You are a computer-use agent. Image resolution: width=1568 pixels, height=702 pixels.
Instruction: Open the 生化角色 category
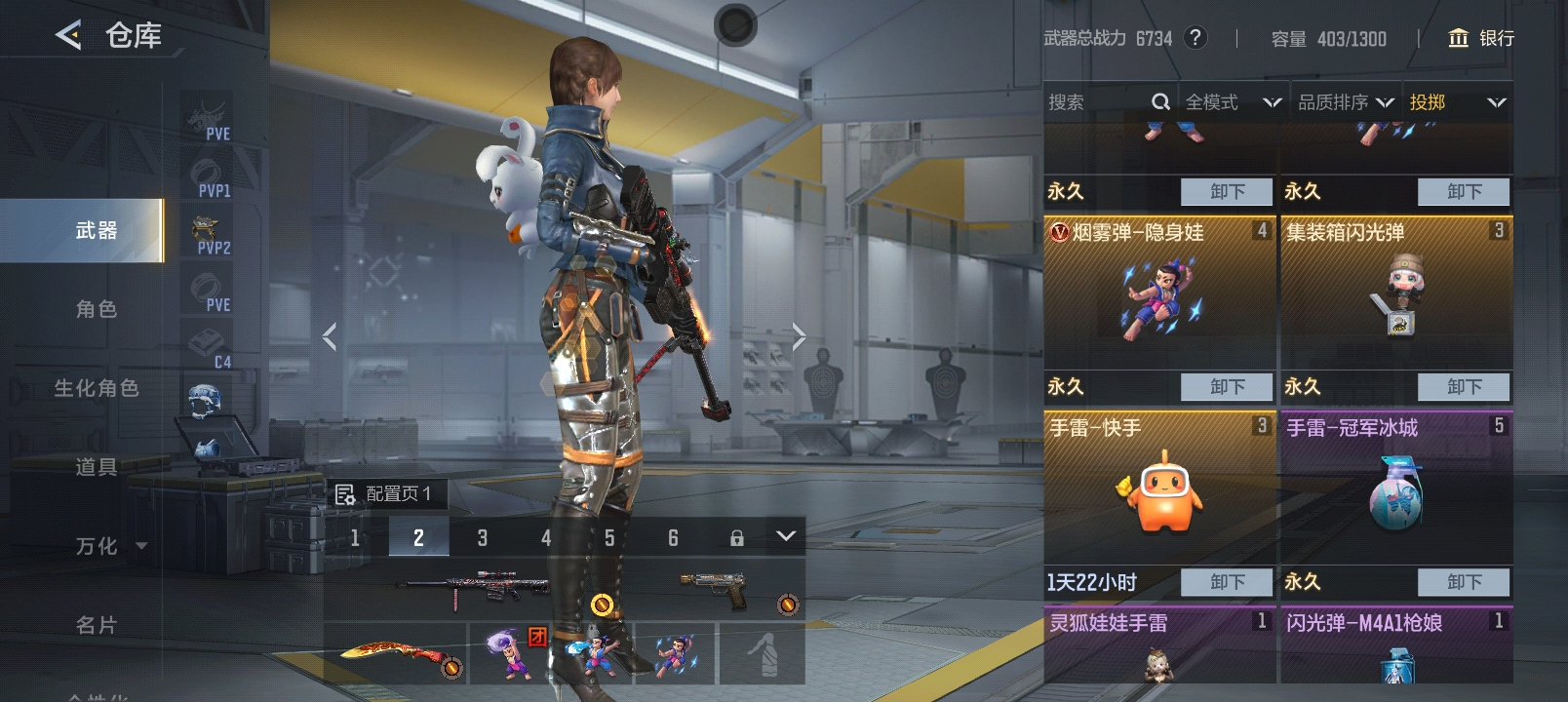[x=96, y=389]
